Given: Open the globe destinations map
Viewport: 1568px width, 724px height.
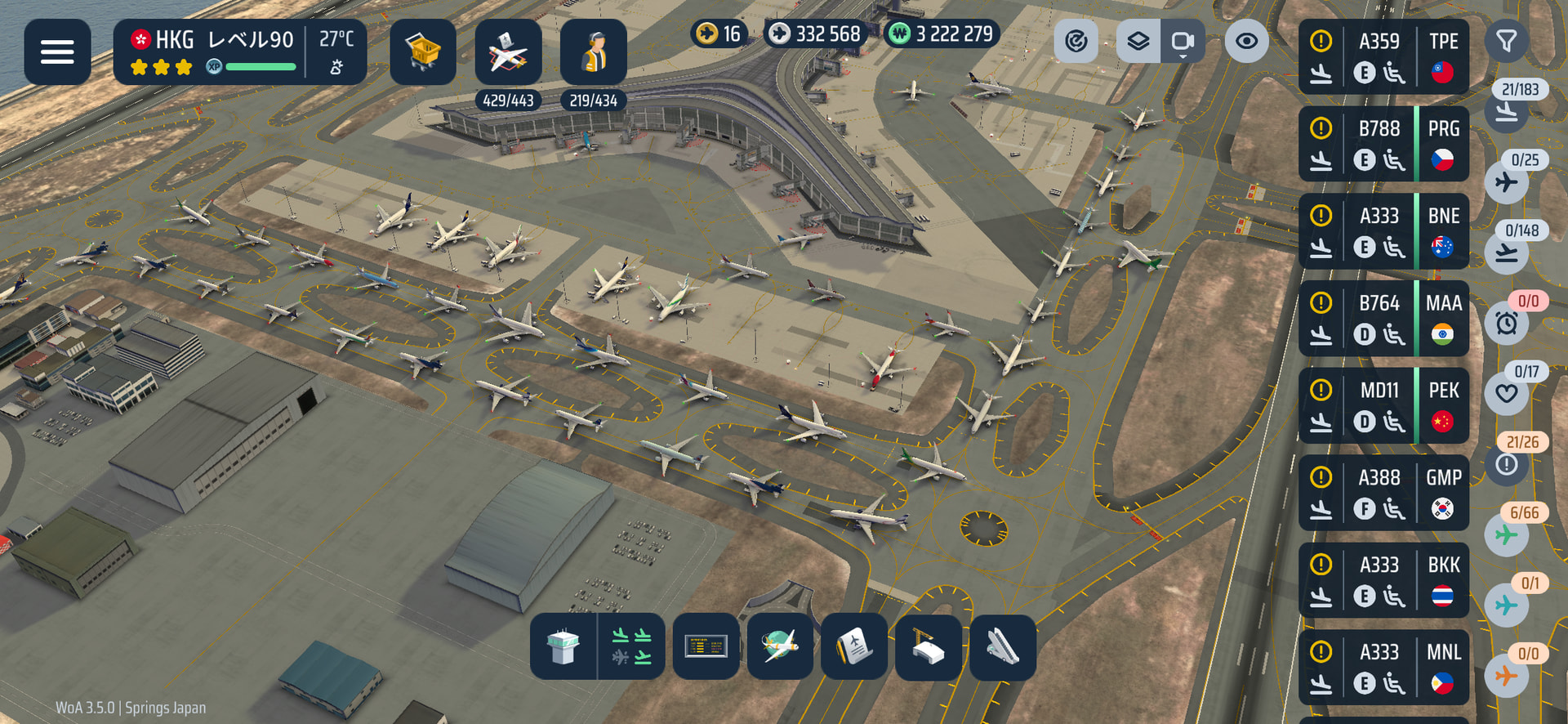Looking at the screenshot, I should pos(780,647).
